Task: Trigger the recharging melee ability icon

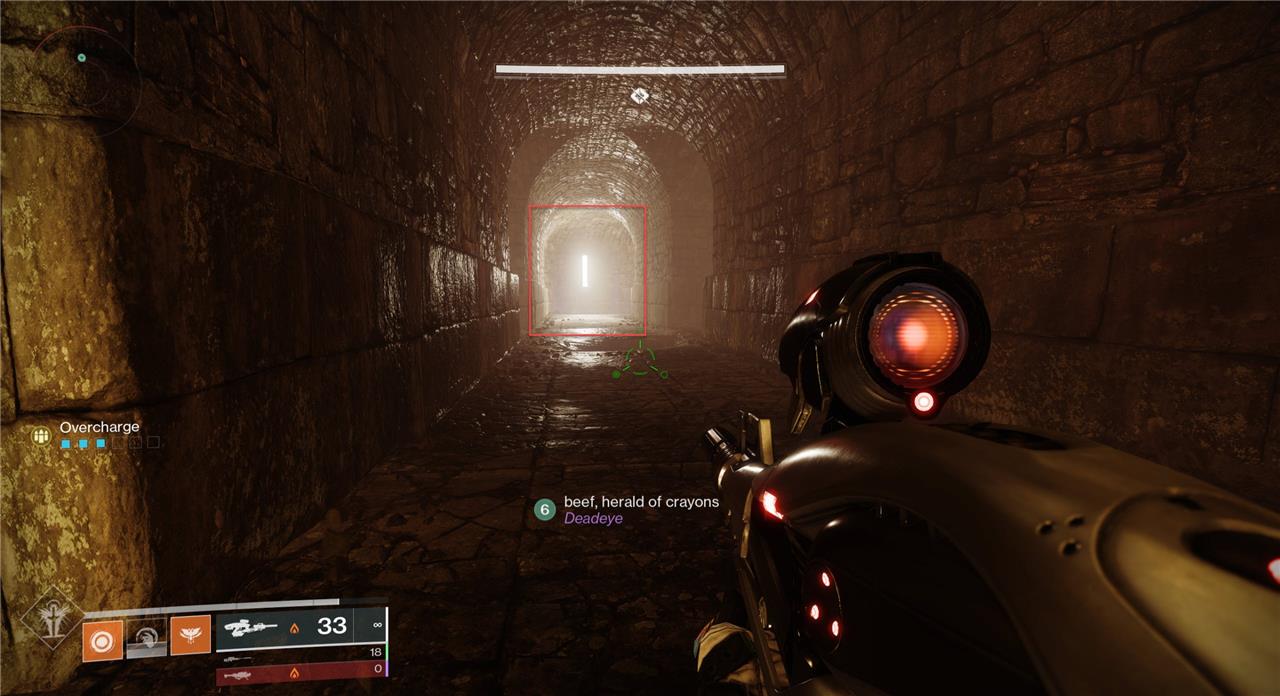Action: 146,636
